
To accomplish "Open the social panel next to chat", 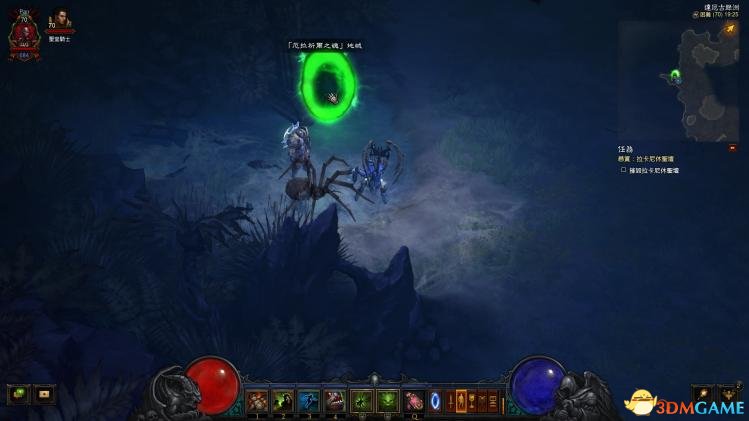I will click(x=45, y=393).
